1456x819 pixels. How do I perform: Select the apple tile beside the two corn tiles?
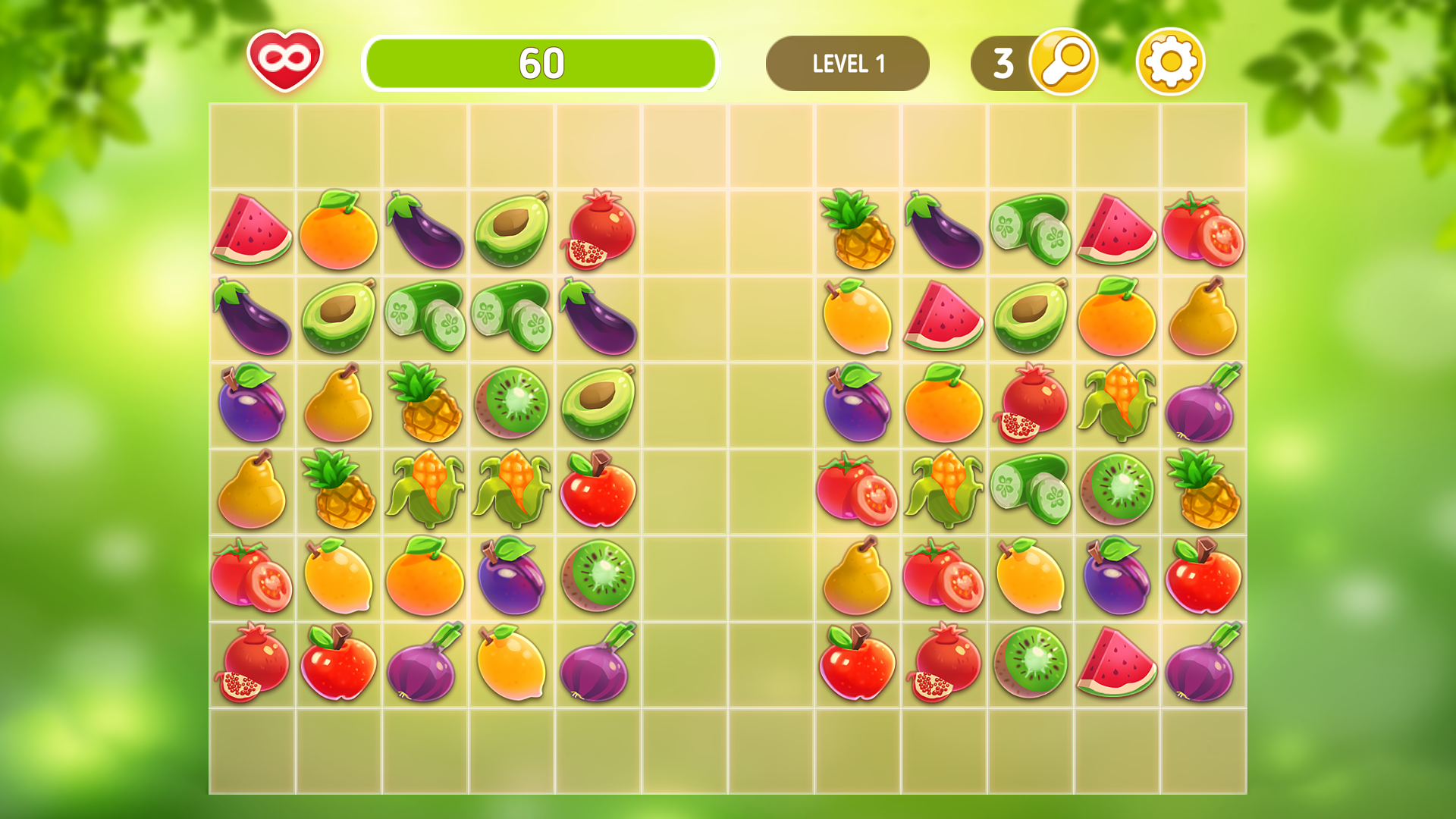point(598,489)
